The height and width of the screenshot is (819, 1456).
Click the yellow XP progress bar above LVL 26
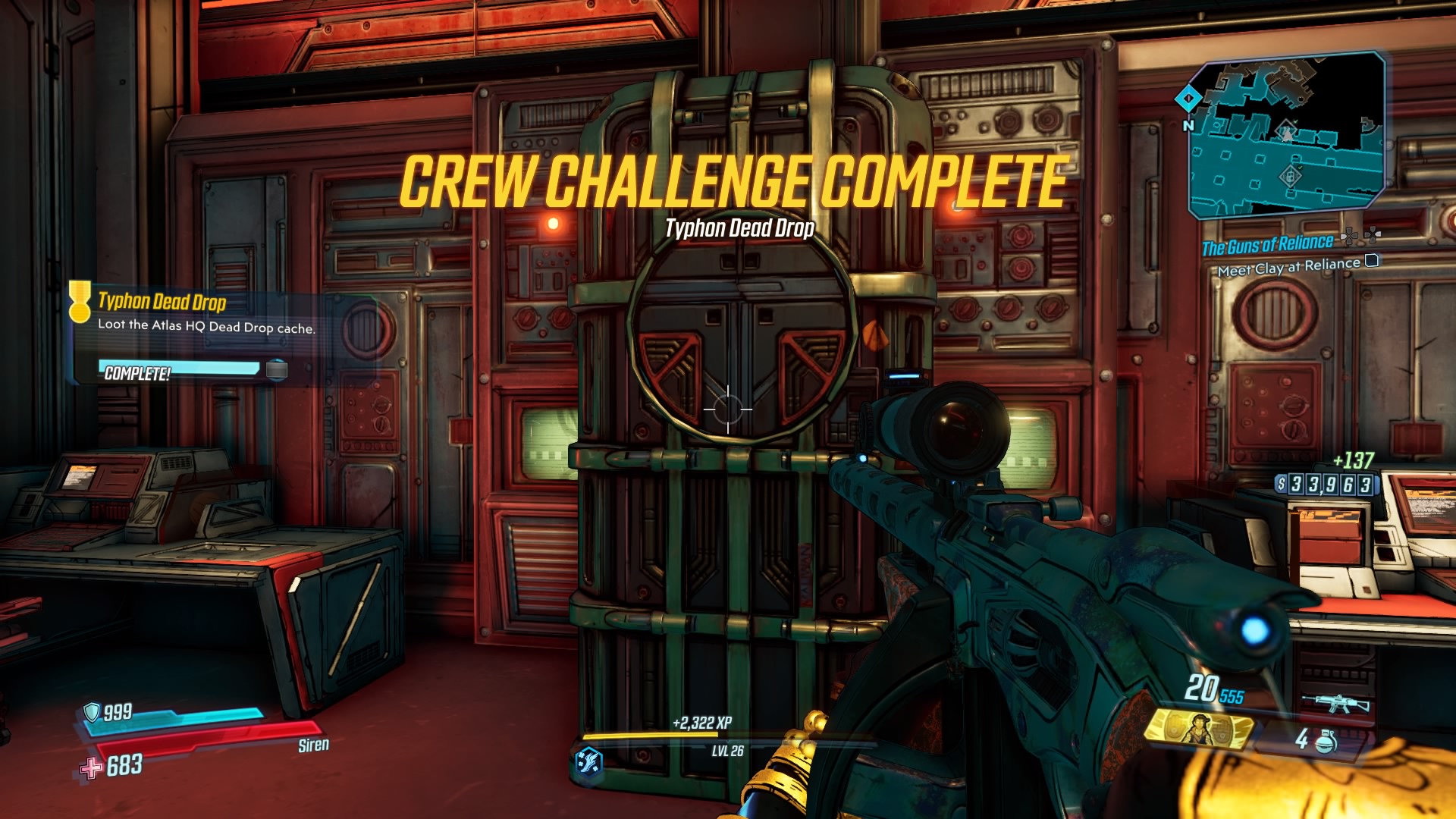click(x=649, y=735)
